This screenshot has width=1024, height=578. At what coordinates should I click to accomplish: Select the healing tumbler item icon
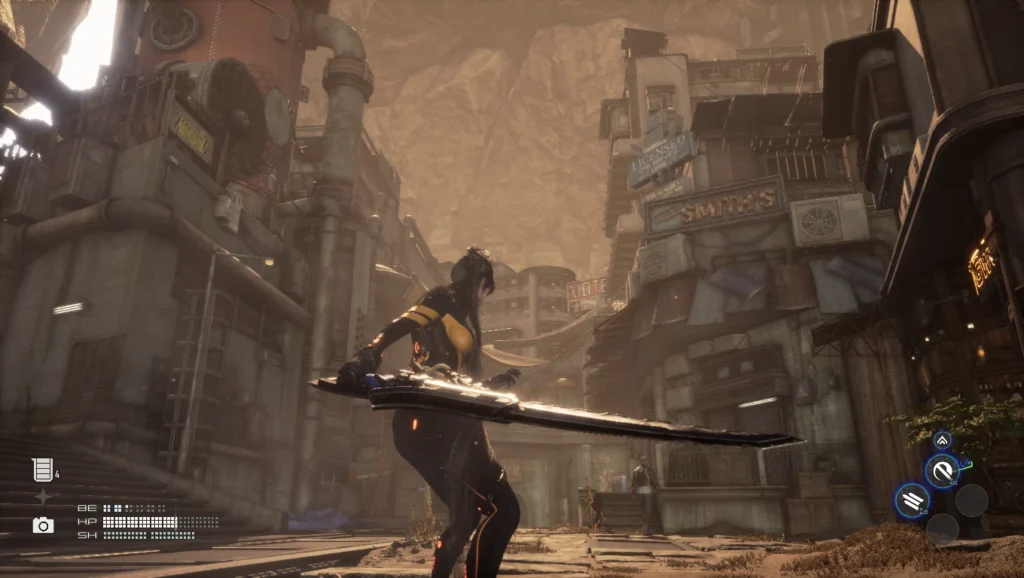tap(42, 469)
